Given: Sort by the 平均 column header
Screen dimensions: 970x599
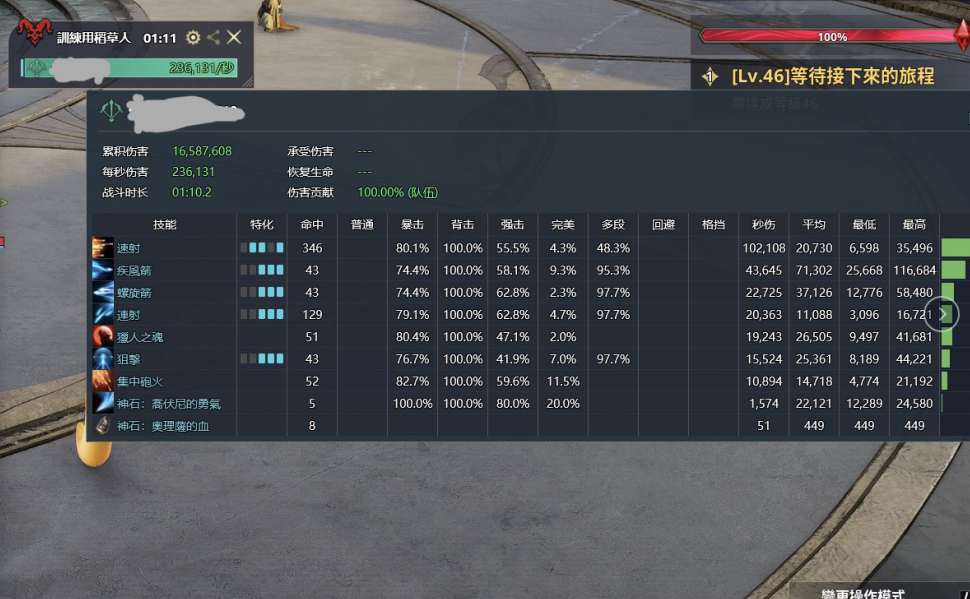Looking at the screenshot, I should click(x=813, y=225).
